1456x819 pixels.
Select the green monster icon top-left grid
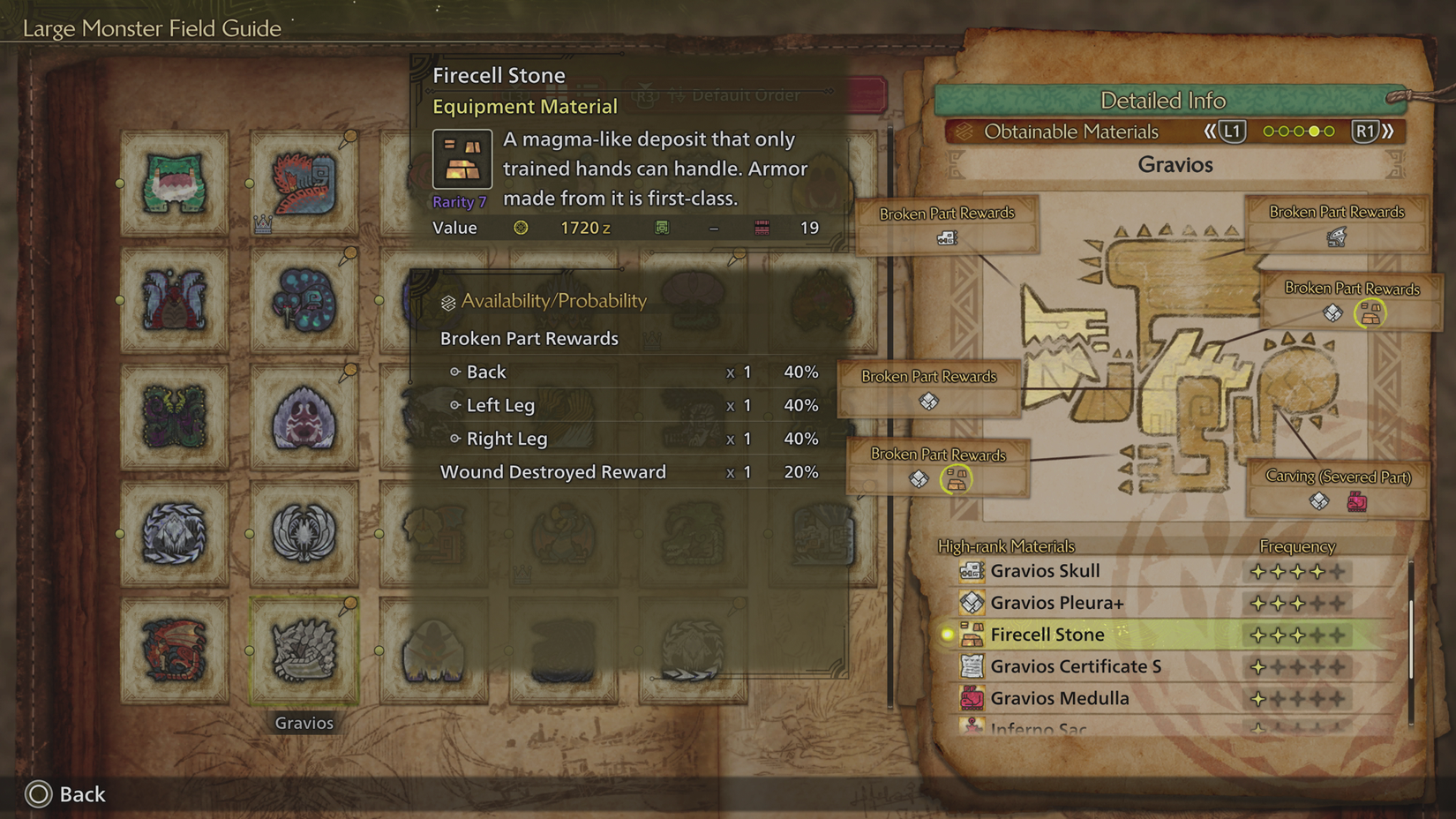173,184
